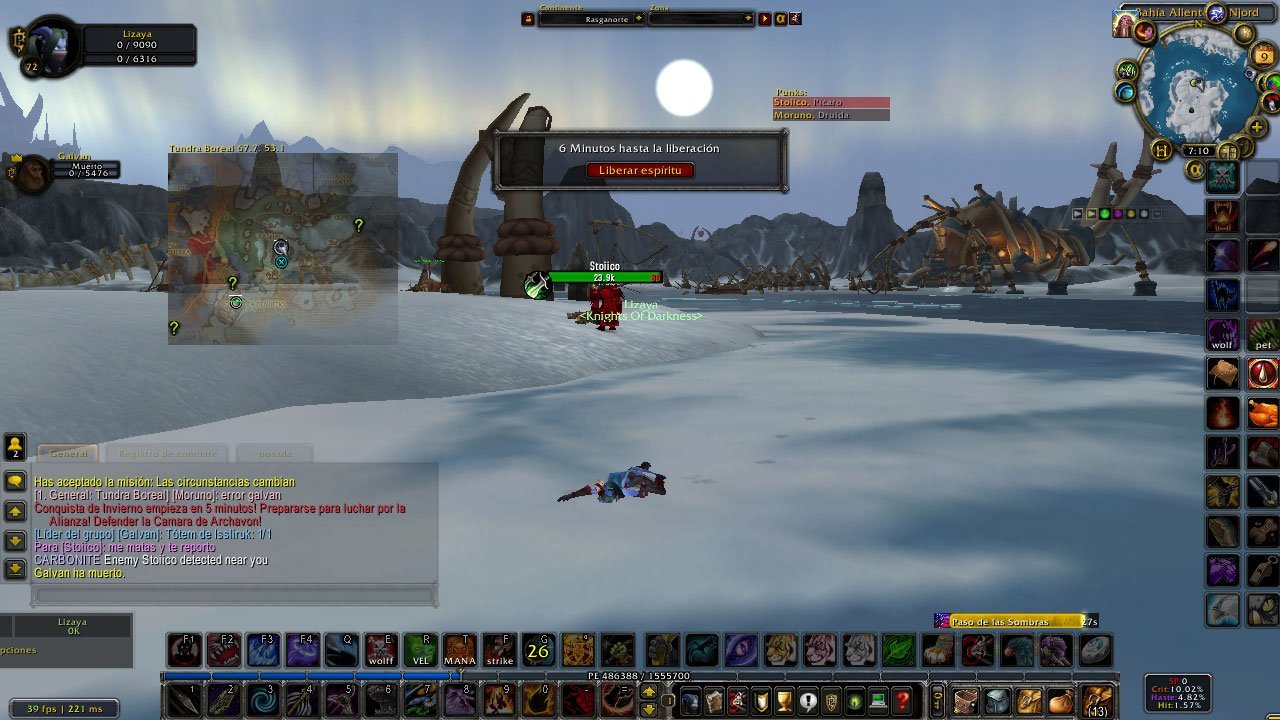Use the strike ability button
Screen dimensions: 1280x720
click(x=499, y=650)
